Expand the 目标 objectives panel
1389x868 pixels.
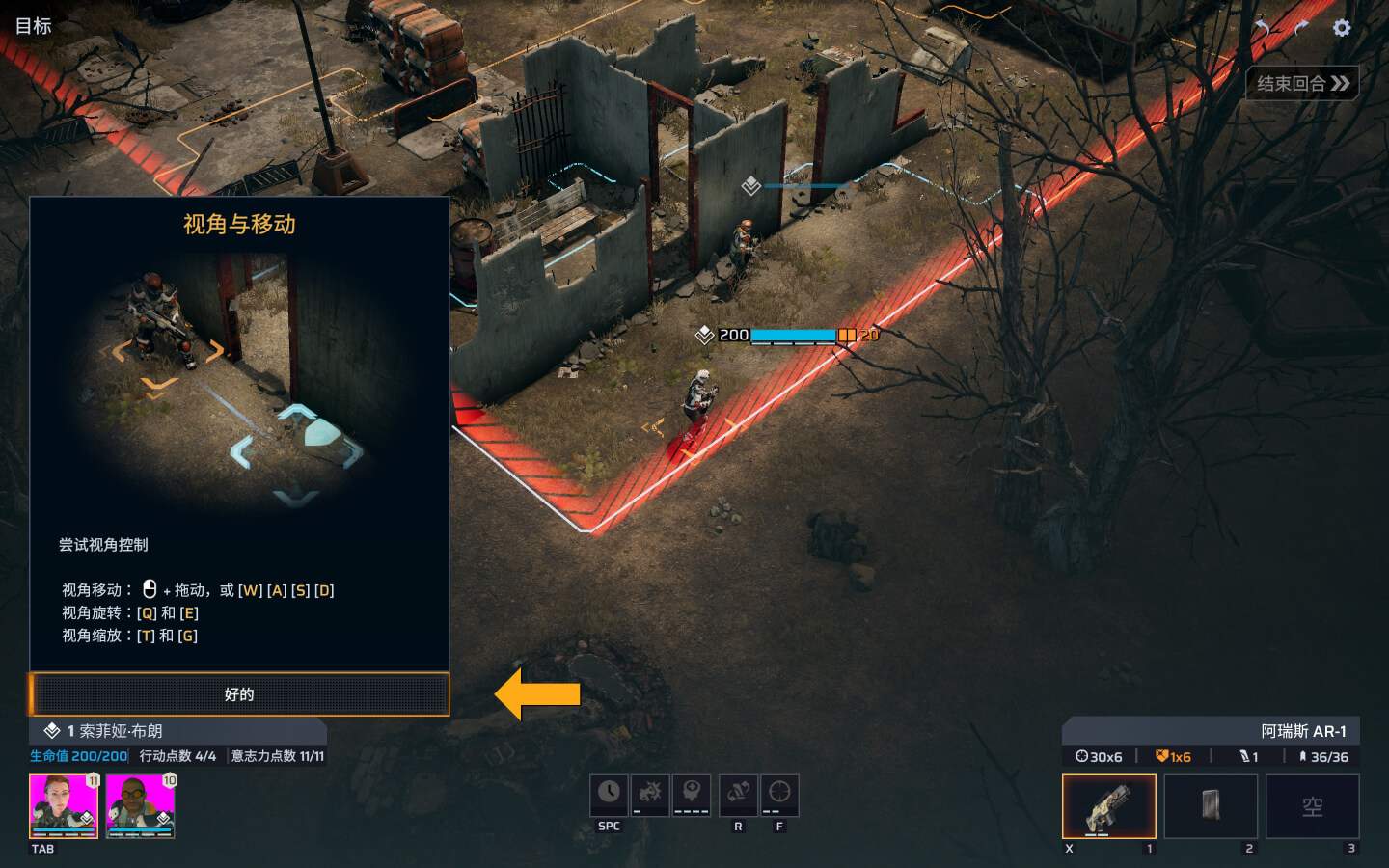click(x=34, y=25)
